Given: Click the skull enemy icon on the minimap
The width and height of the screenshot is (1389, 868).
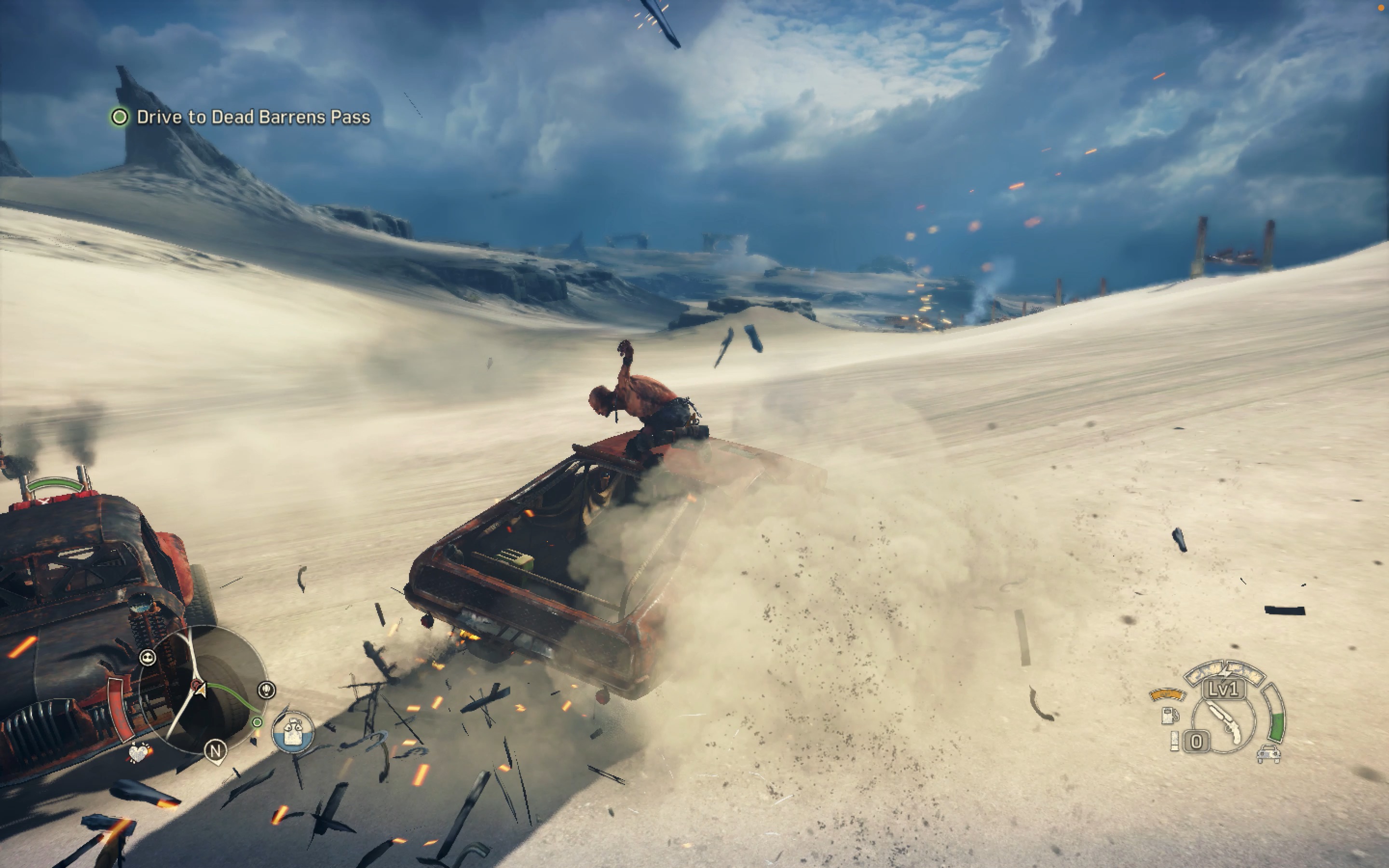Looking at the screenshot, I should [x=148, y=658].
